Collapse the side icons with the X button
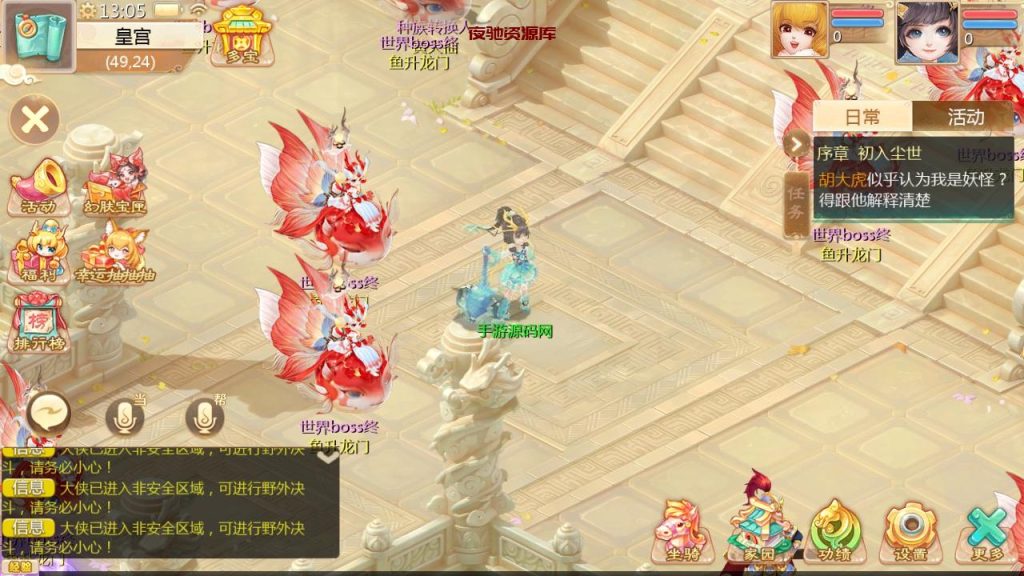 point(35,121)
